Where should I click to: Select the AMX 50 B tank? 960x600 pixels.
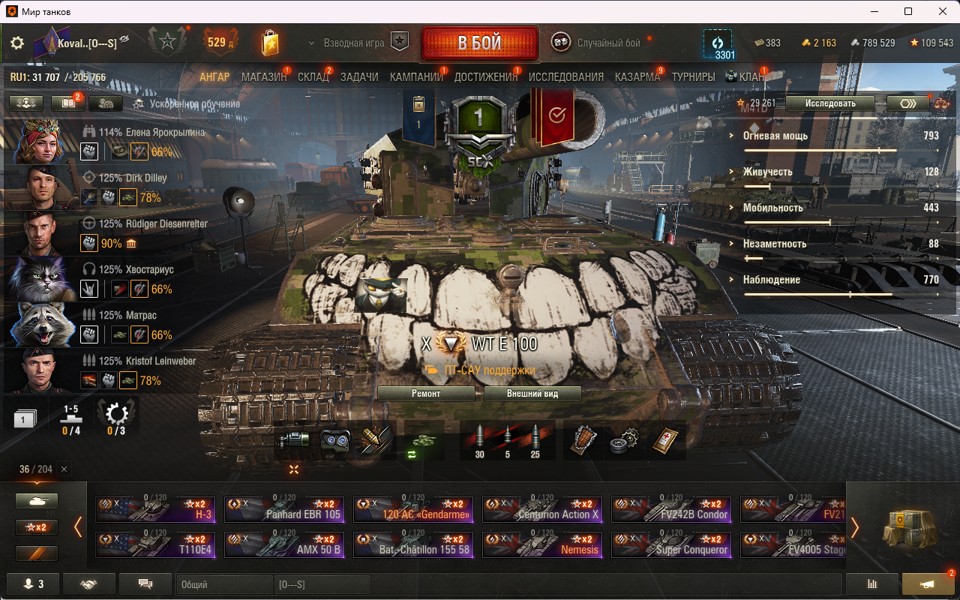pyautogui.click(x=284, y=543)
